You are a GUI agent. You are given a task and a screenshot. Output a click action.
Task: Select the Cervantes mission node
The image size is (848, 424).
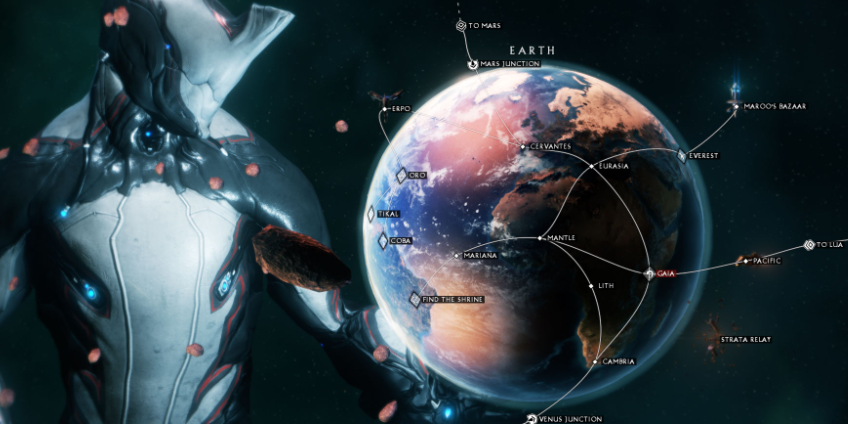click(x=521, y=147)
